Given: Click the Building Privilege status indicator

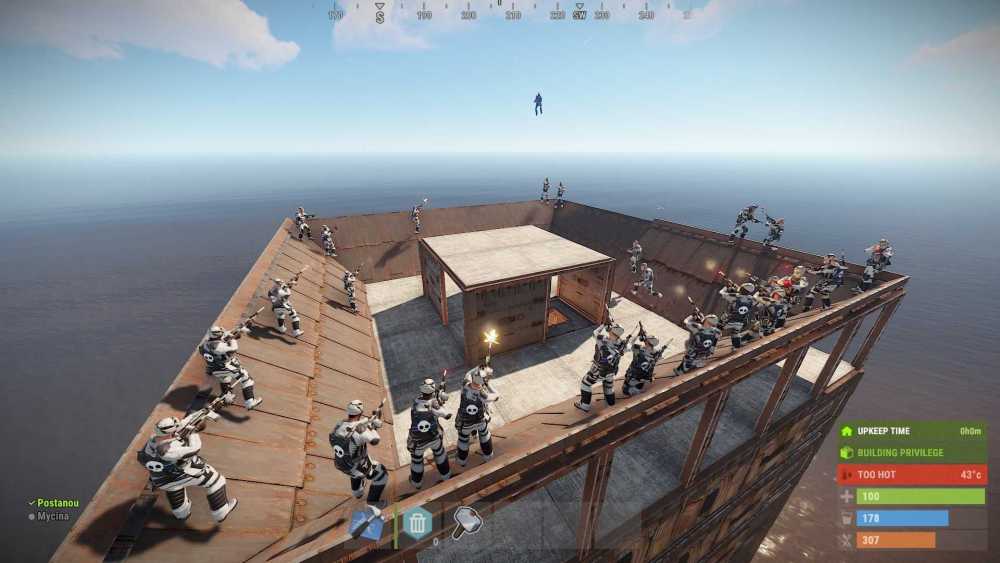Looking at the screenshot, I should click(911, 452).
